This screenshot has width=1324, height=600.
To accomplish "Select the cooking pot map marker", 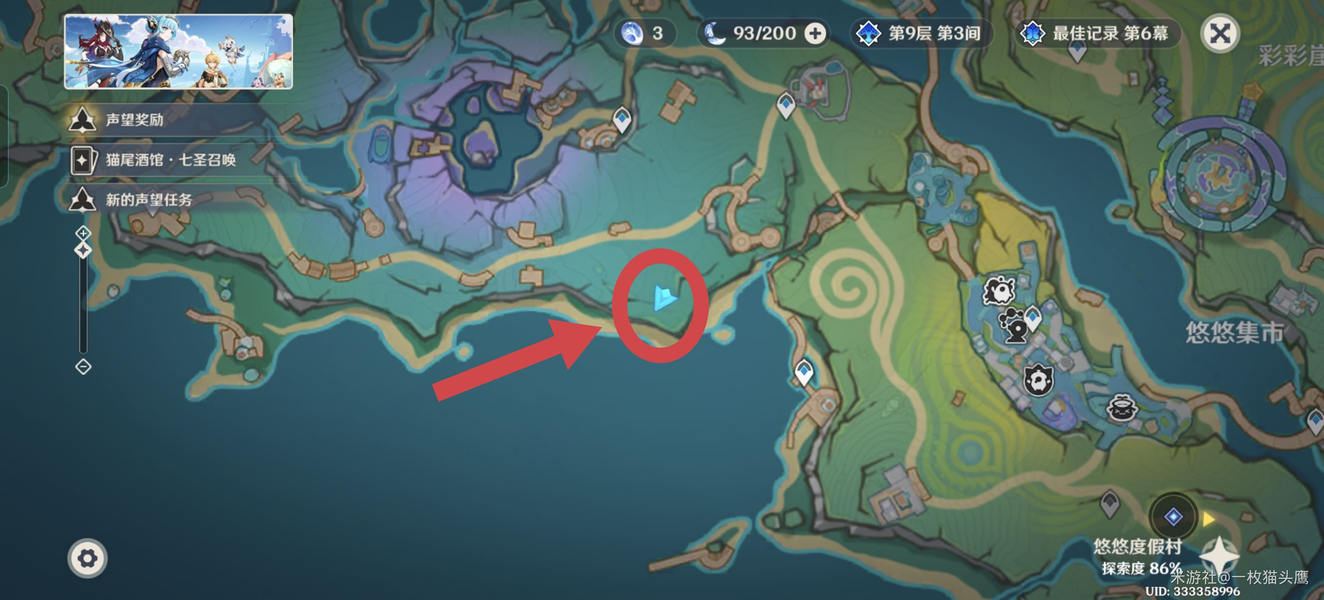I will (1121, 407).
